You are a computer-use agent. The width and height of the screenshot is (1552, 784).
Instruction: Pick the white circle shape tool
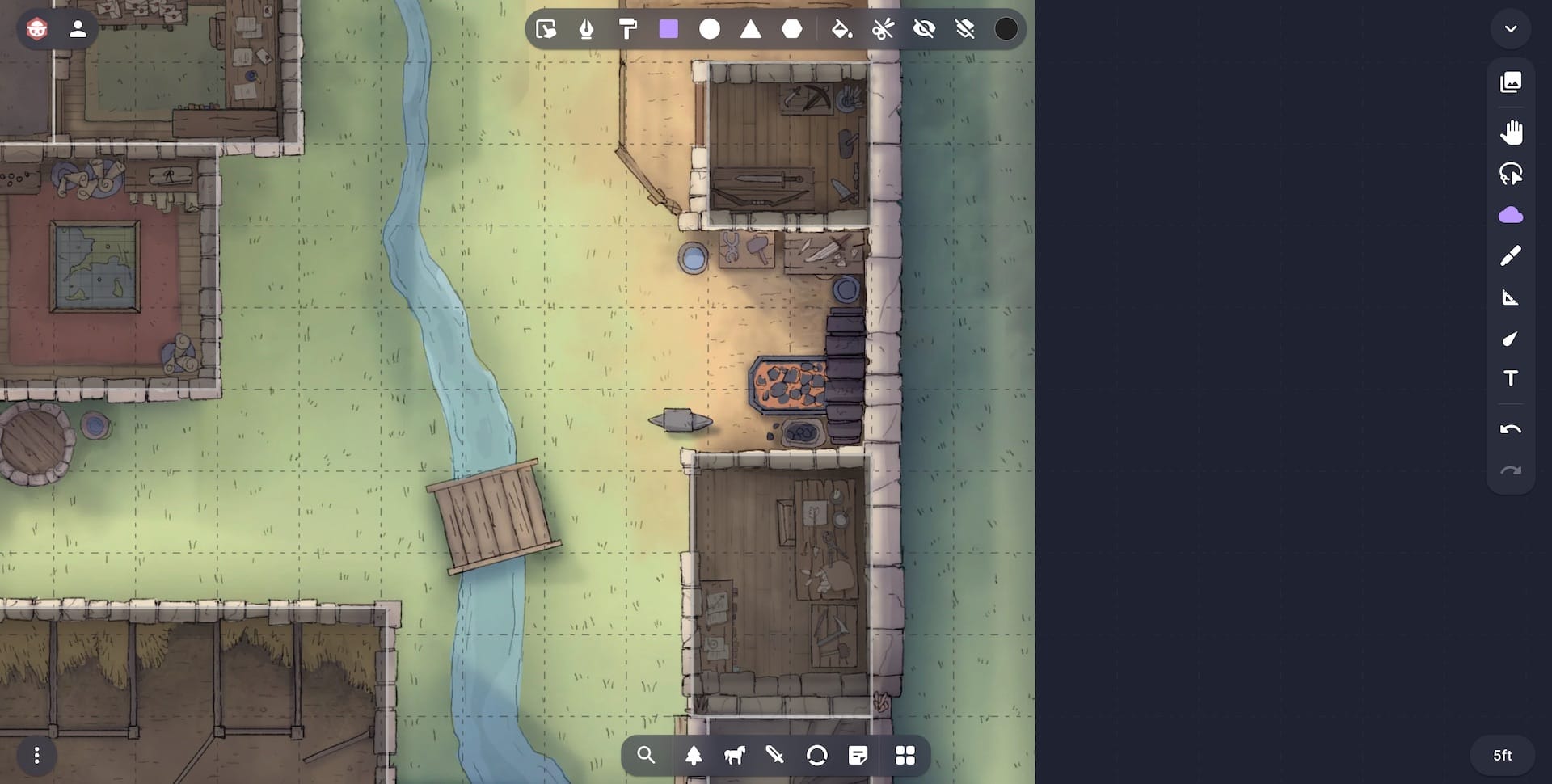pos(710,29)
